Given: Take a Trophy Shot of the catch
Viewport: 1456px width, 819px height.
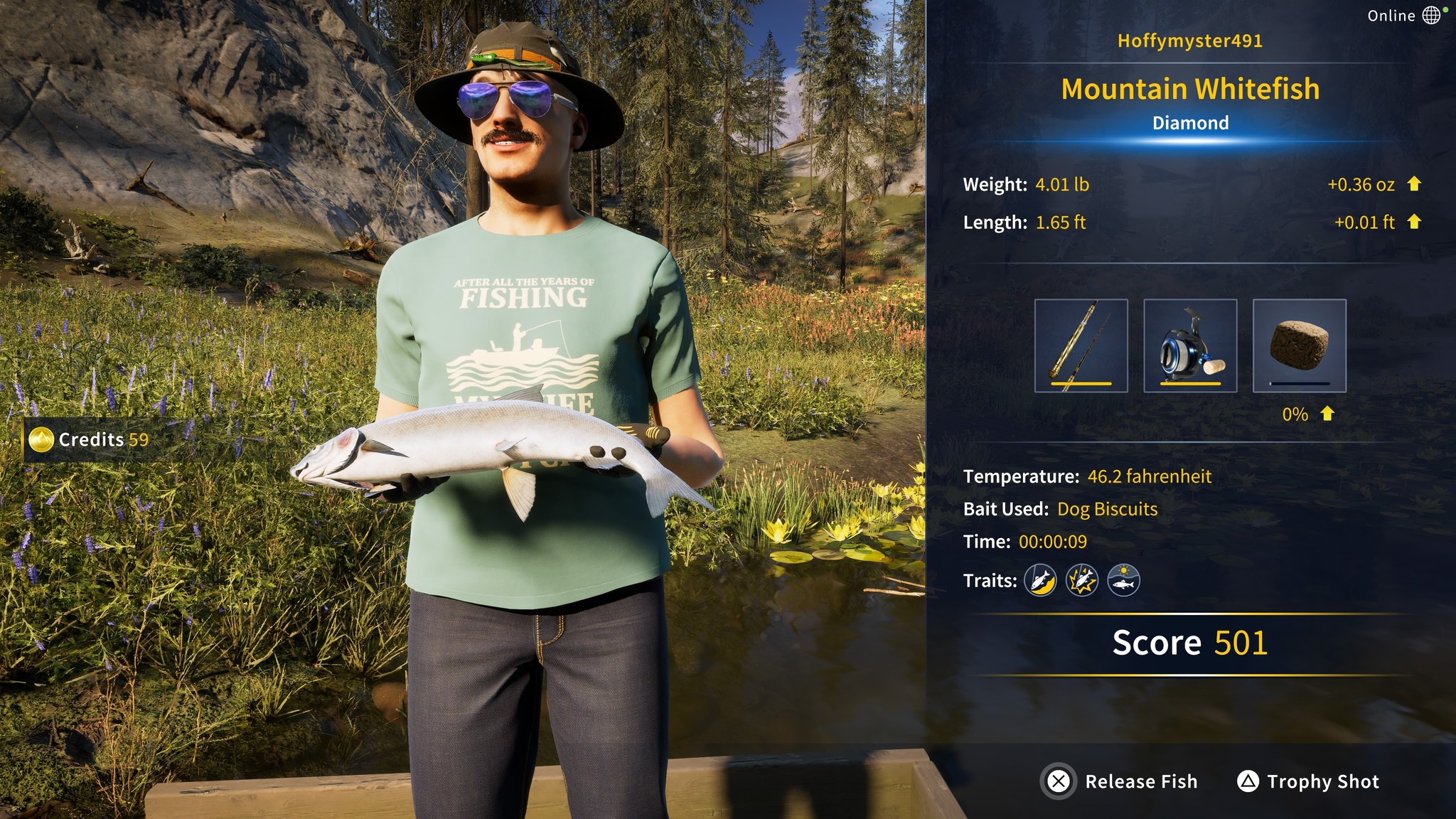Looking at the screenshot, I should (x=1308, y=781).
